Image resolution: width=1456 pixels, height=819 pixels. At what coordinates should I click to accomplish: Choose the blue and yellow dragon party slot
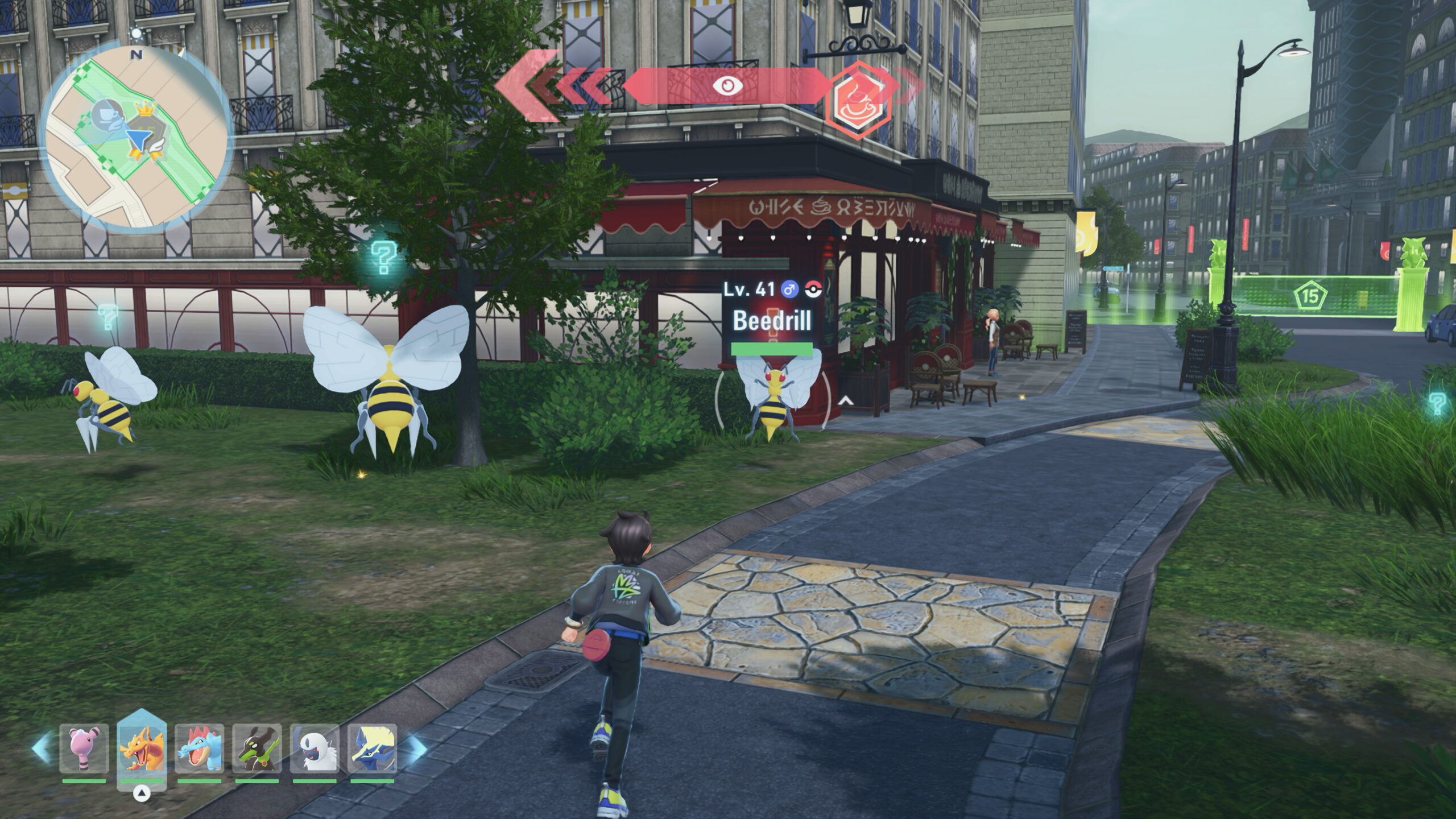(x=373, y=748)
